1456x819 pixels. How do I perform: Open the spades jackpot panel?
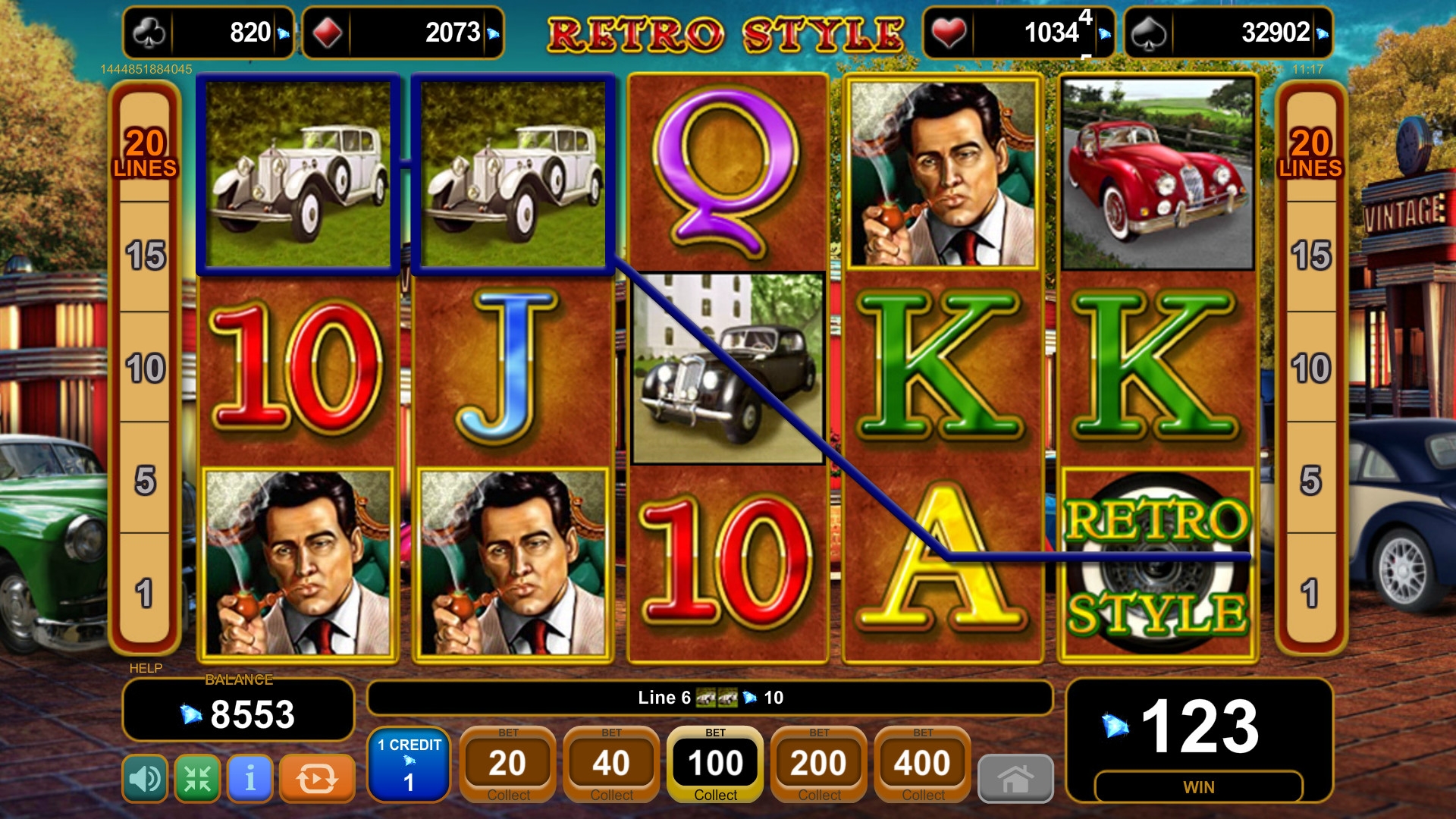pos(1228,33)
